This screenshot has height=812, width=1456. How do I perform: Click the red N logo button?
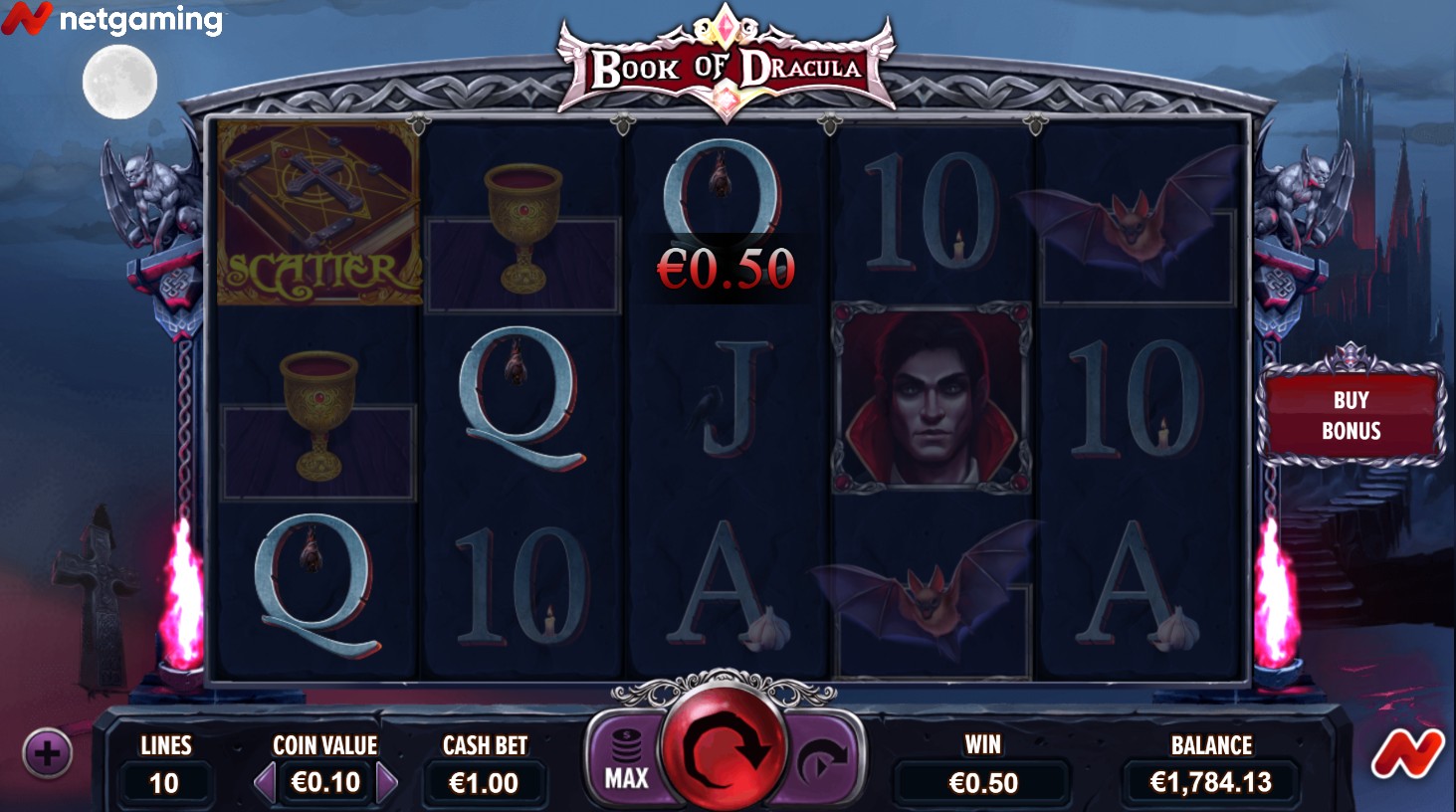(1406, 754)
